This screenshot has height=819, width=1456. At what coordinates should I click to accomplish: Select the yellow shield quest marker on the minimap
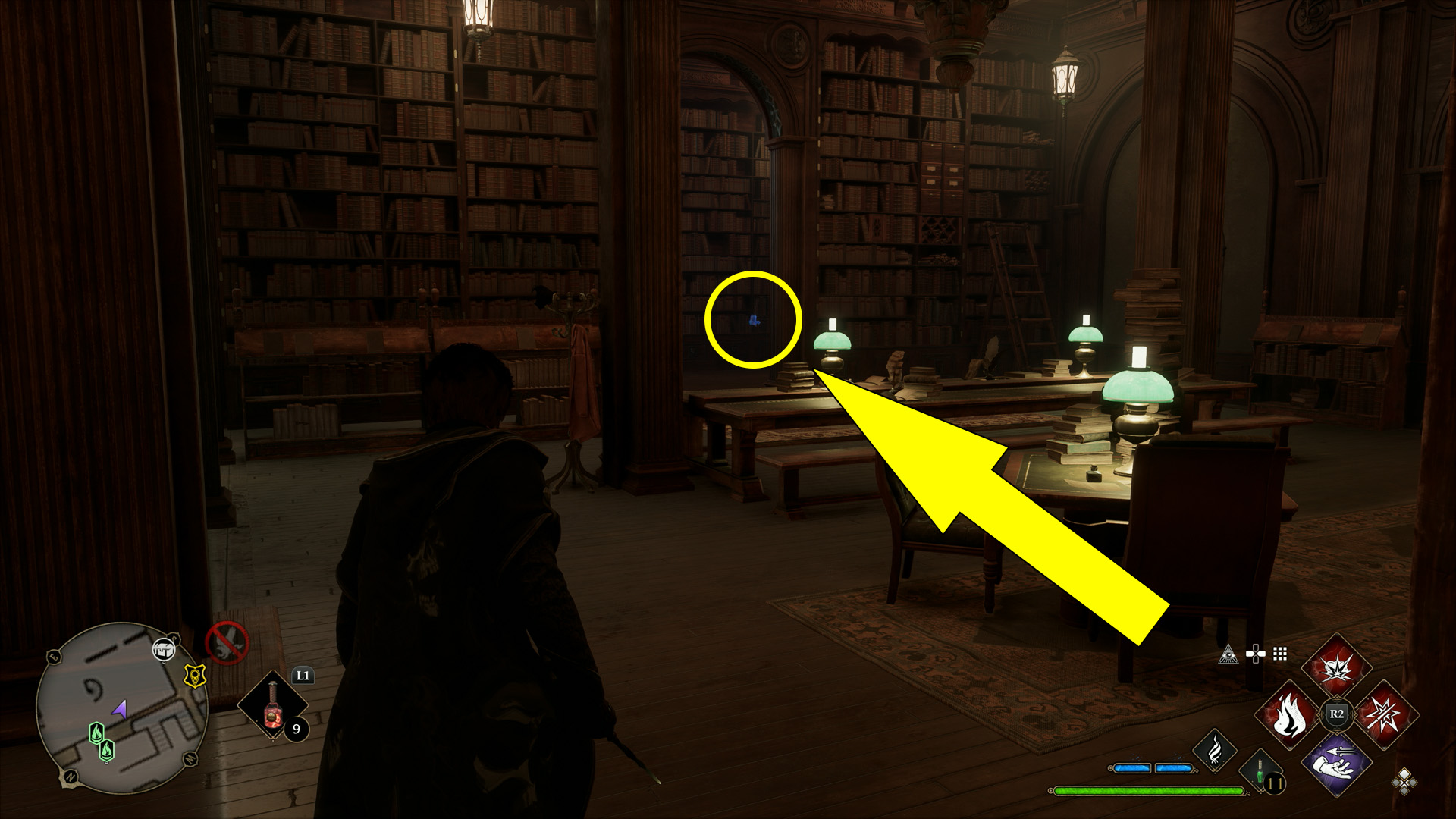tap(195, 676)
